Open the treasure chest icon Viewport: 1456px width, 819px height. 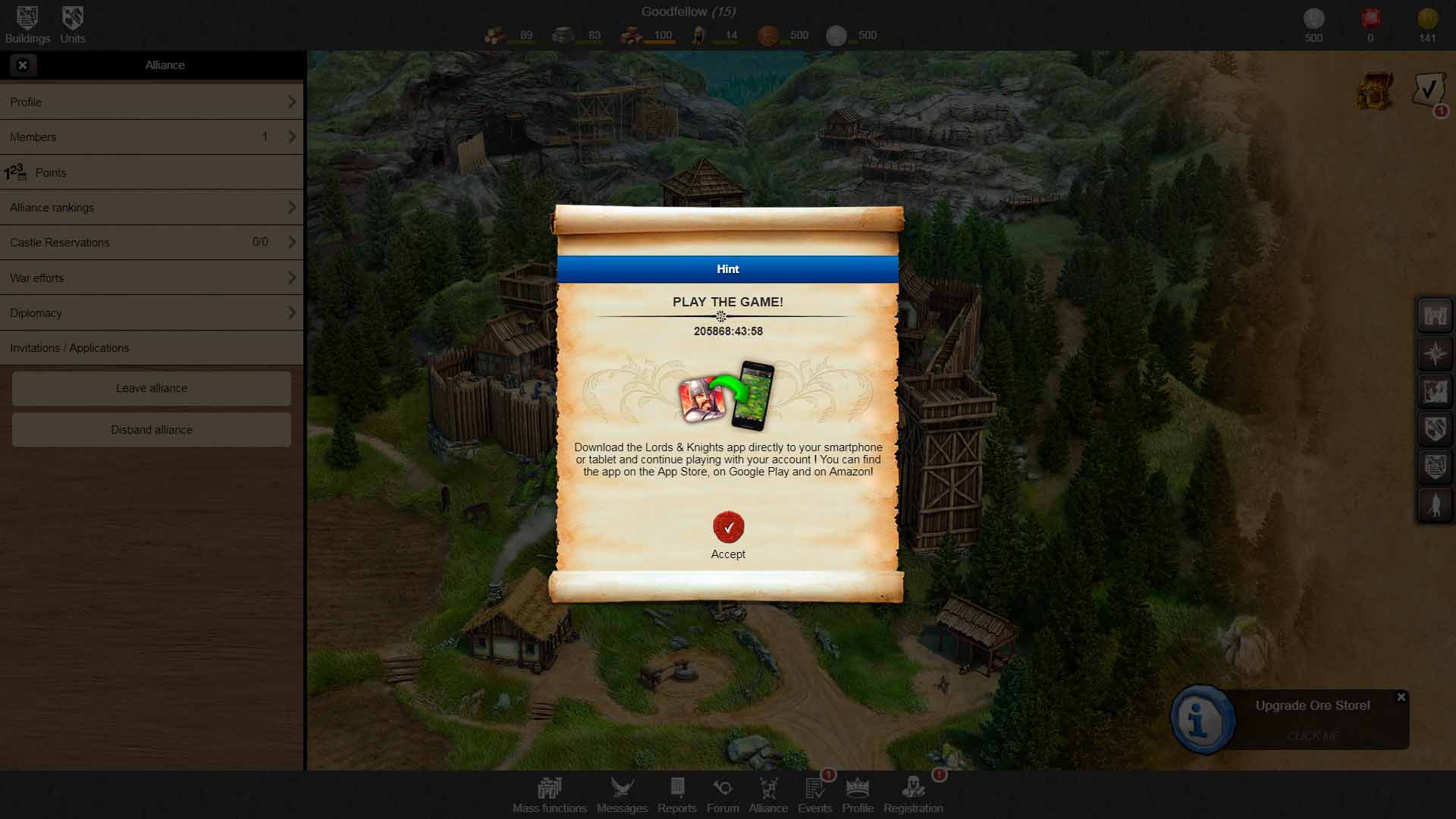coord(1375,92)
